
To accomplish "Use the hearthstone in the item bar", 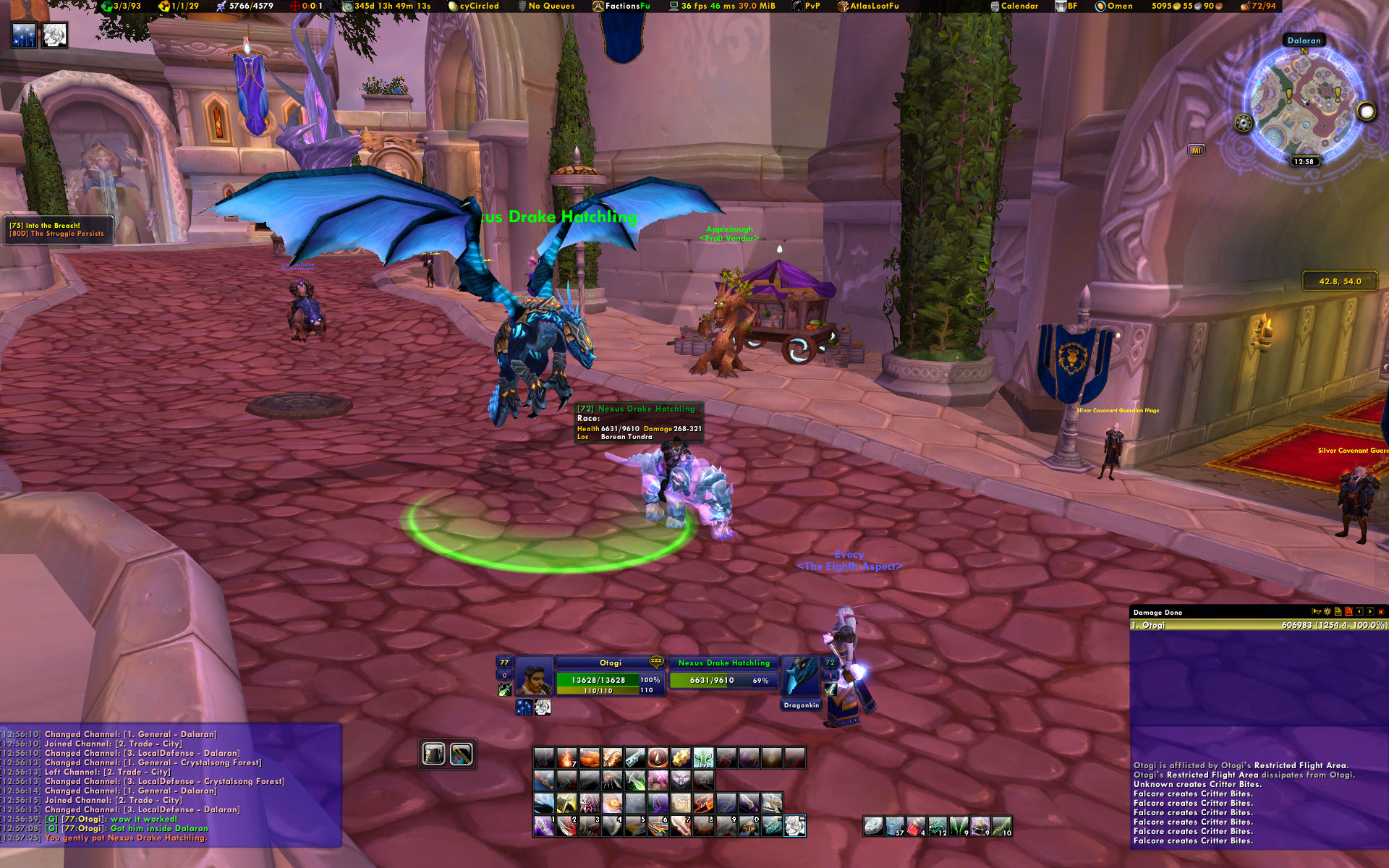I will point(873,825).
